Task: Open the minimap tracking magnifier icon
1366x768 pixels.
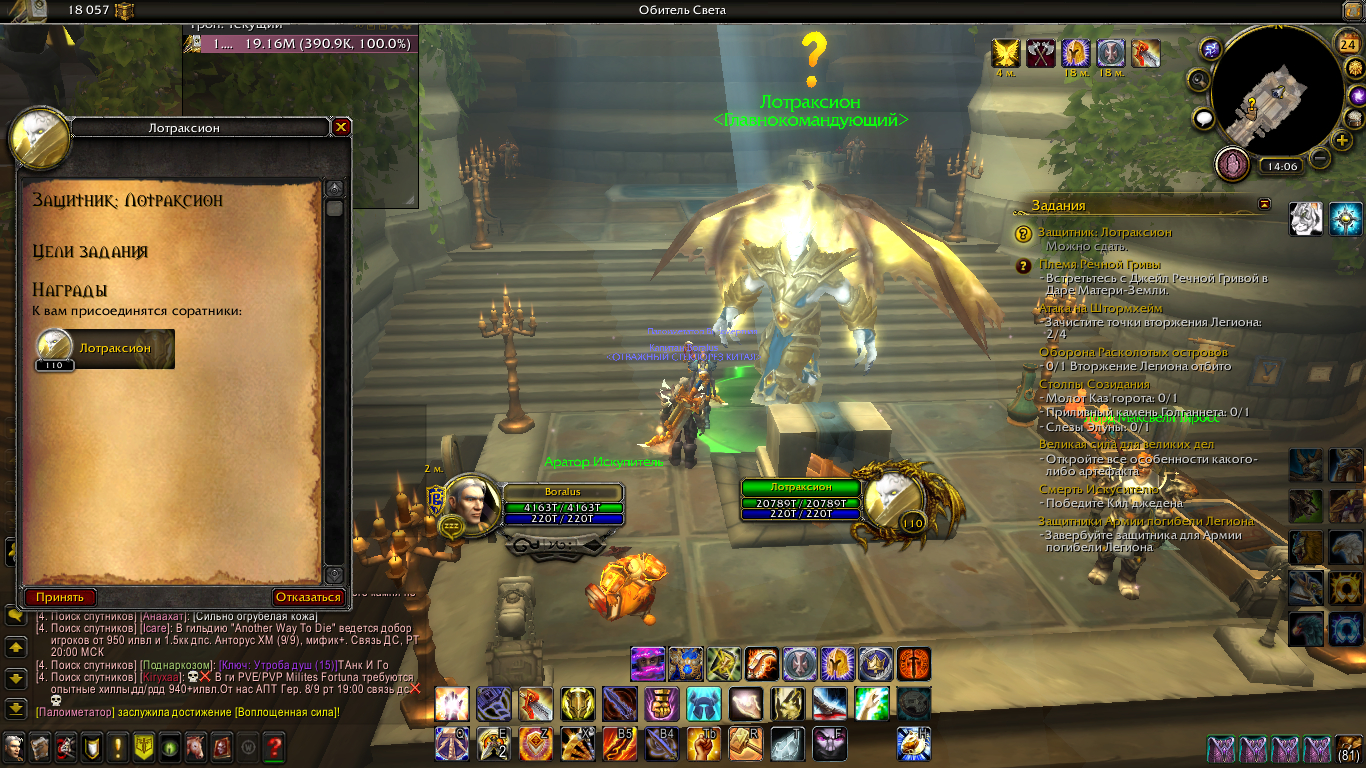Action: coord(1199,79)
